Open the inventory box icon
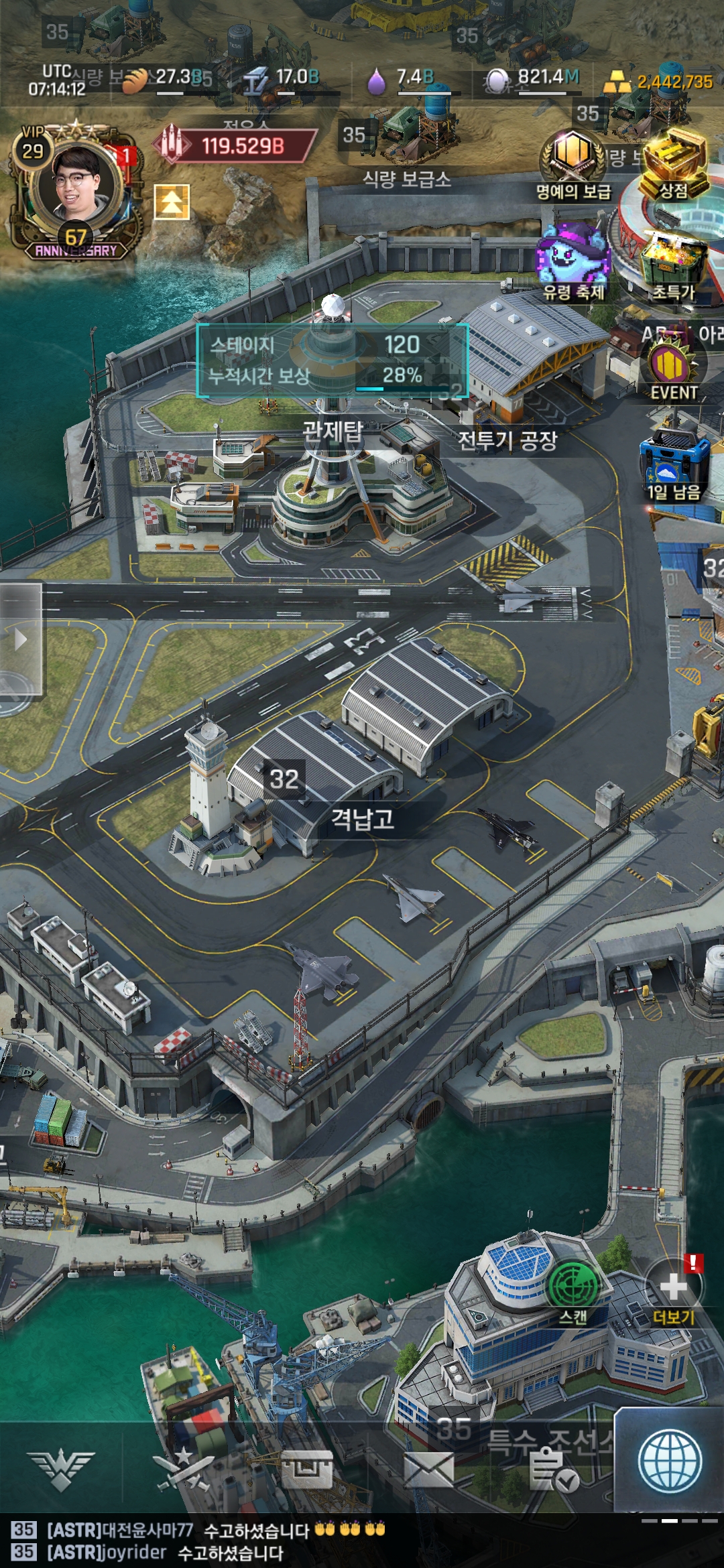This screenshot has height=1568, width=724. [306, 1469]
